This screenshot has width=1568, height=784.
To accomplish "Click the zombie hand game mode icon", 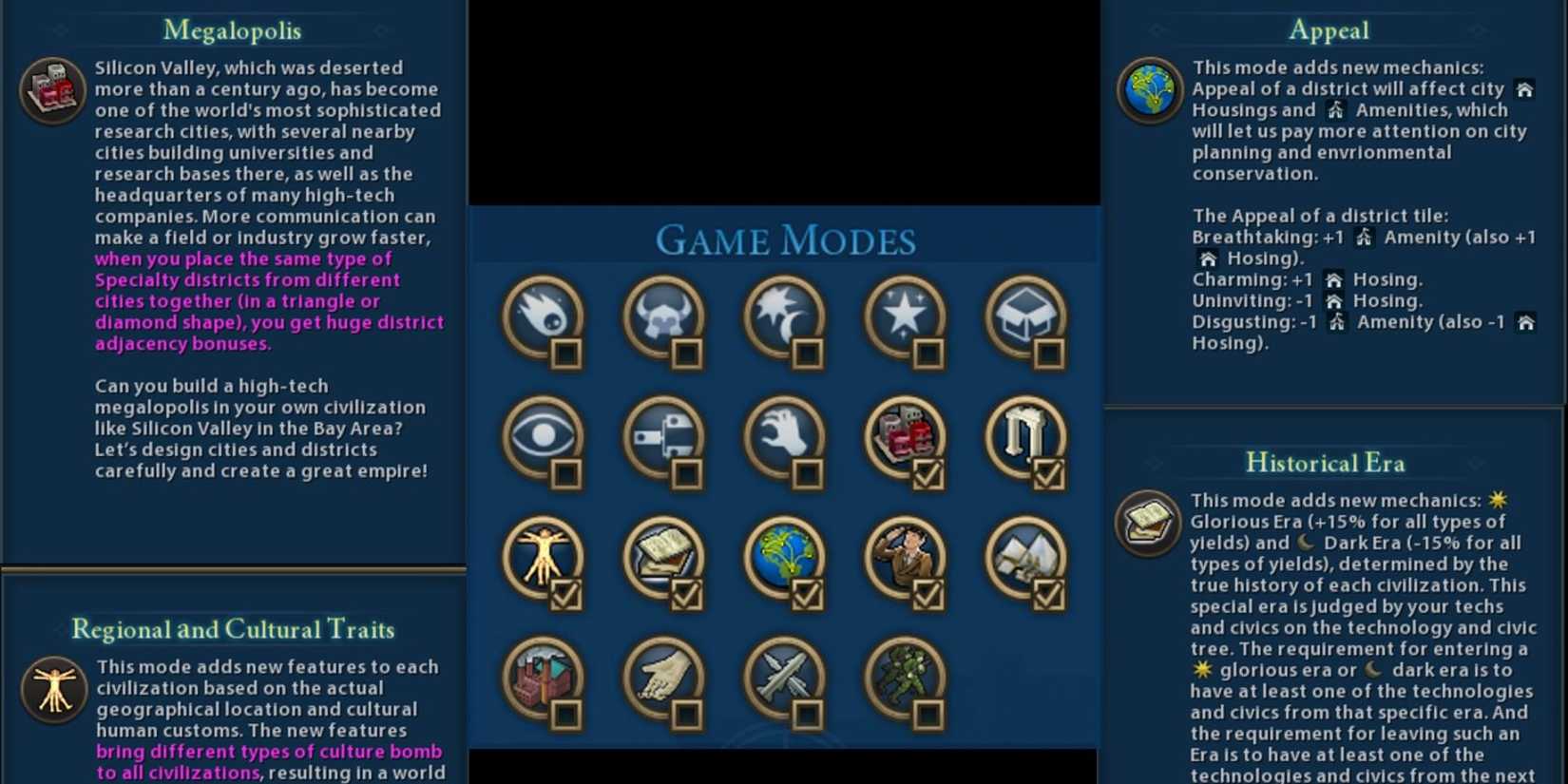I will coord(783,440).
